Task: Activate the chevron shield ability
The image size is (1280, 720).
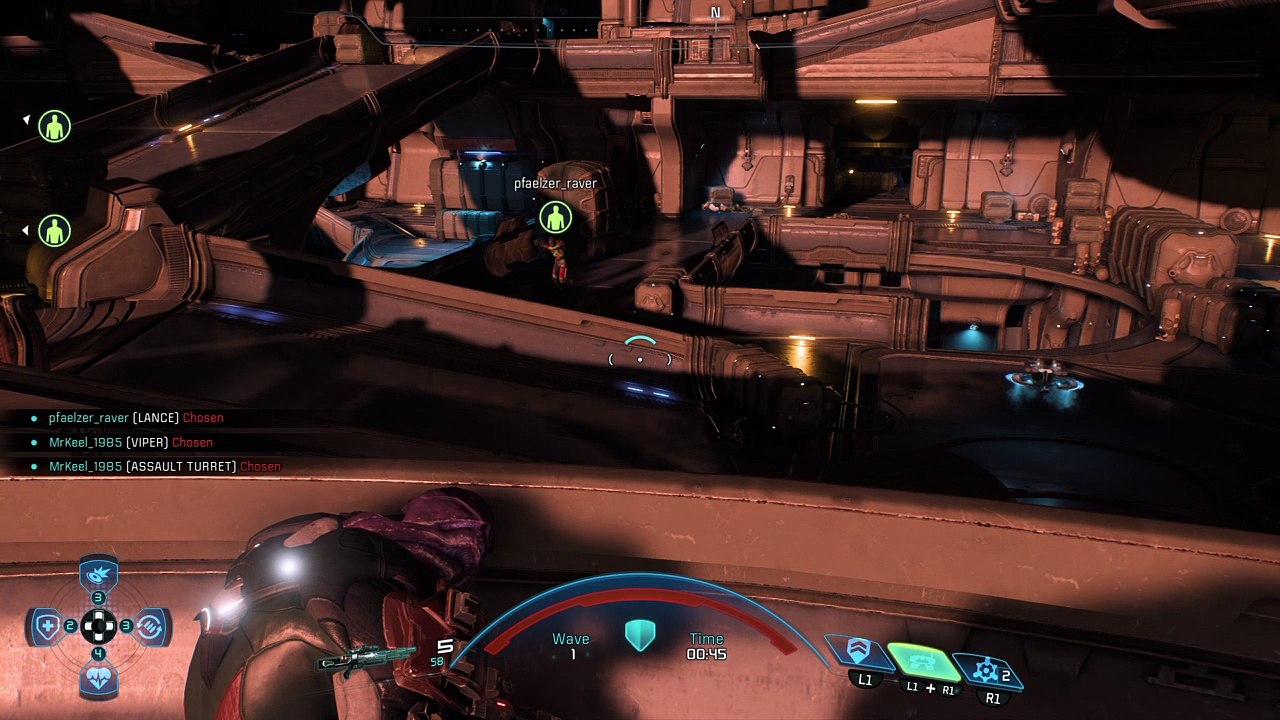Action: tap(858, 653)
